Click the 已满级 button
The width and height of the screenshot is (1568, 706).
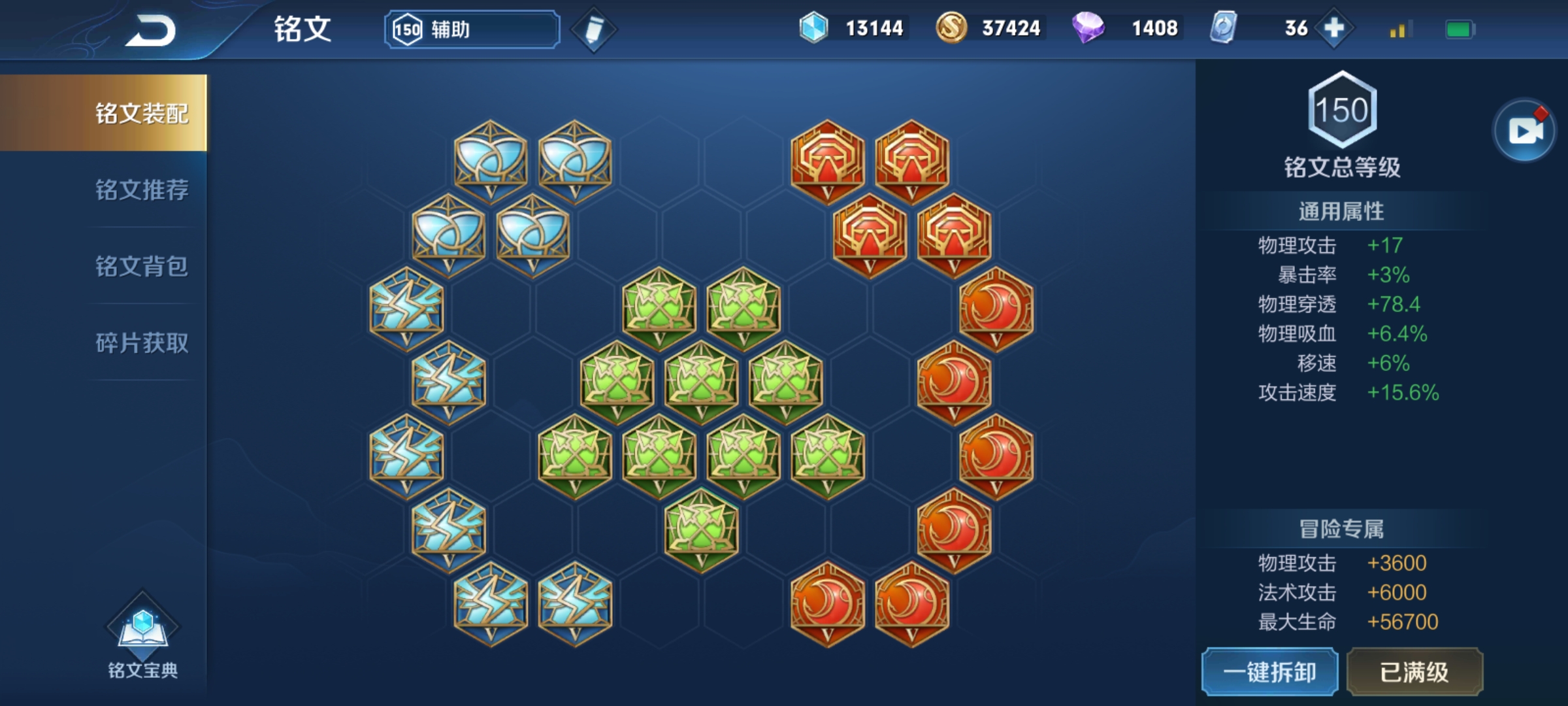tap(1414, 672)
